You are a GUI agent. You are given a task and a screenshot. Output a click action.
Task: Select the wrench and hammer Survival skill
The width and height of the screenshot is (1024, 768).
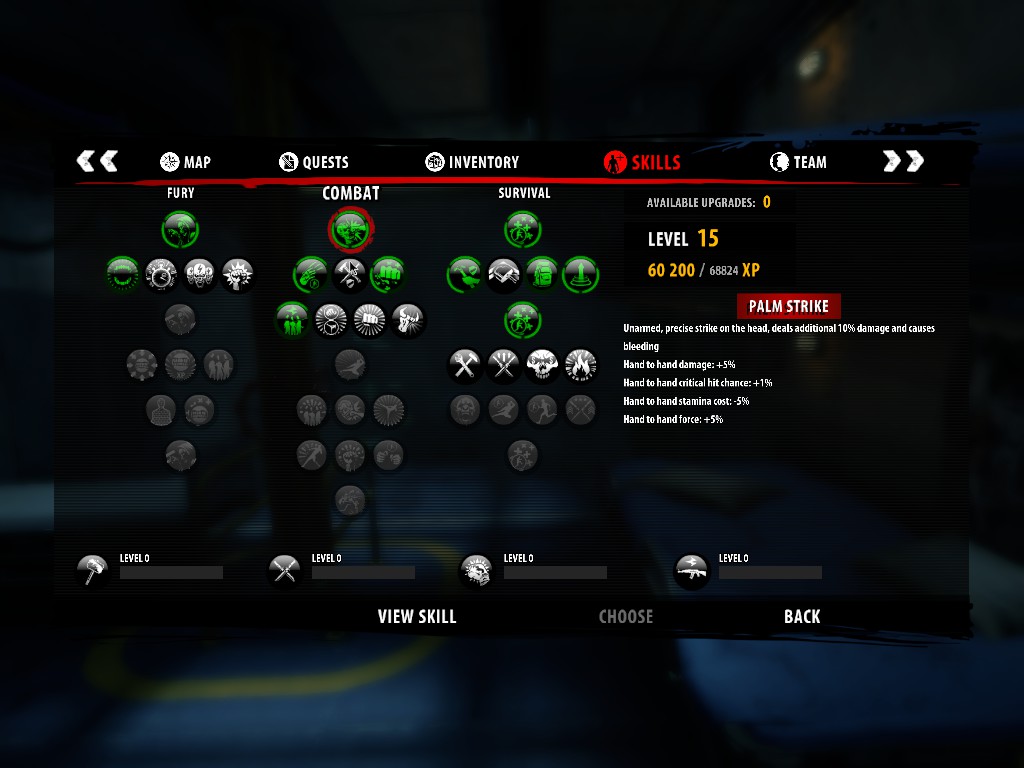464,366
